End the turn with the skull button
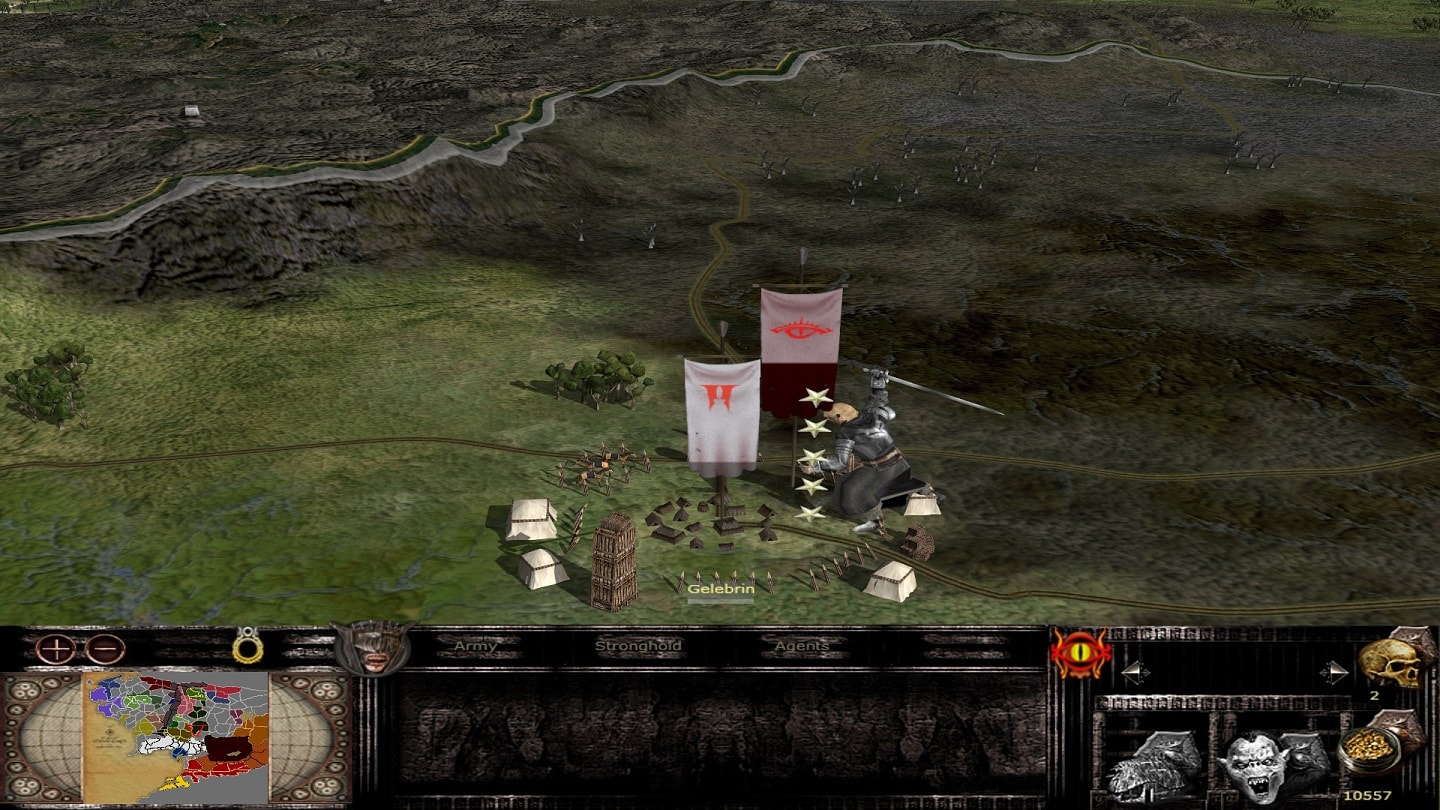 click(1392, 662)
